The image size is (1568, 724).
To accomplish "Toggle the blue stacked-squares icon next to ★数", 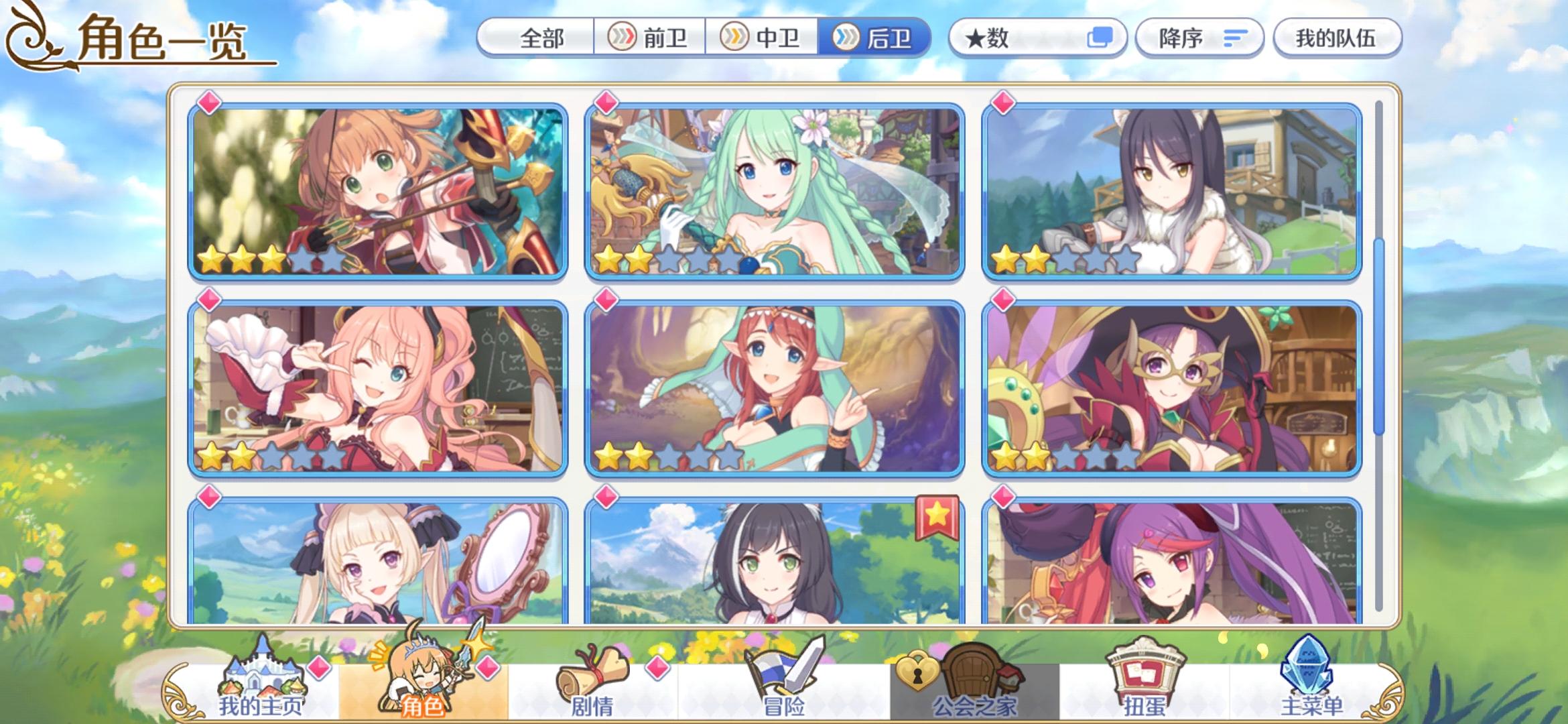I will point(1099,38).
